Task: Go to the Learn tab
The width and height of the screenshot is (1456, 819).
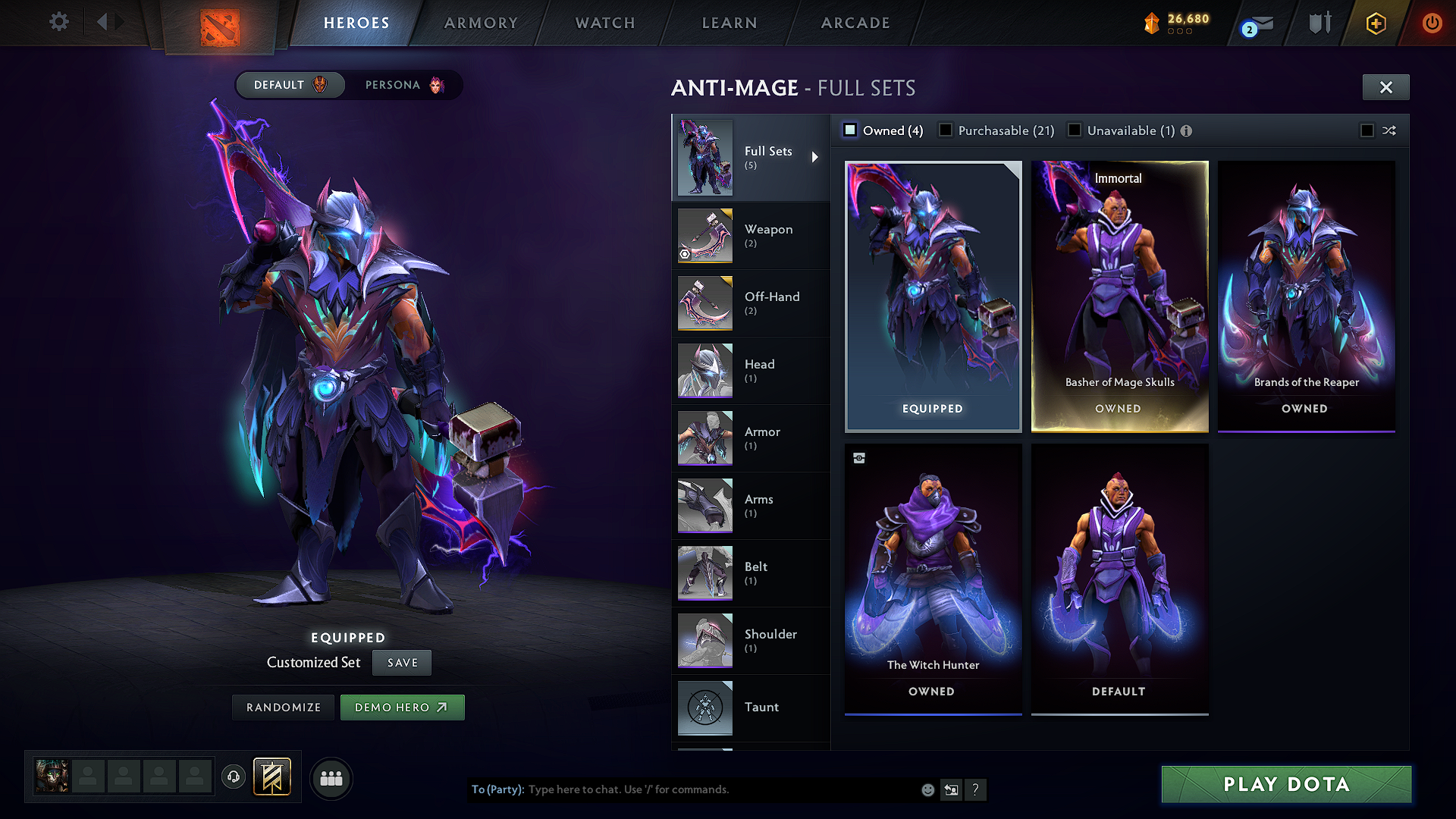Action: point(730,23)
